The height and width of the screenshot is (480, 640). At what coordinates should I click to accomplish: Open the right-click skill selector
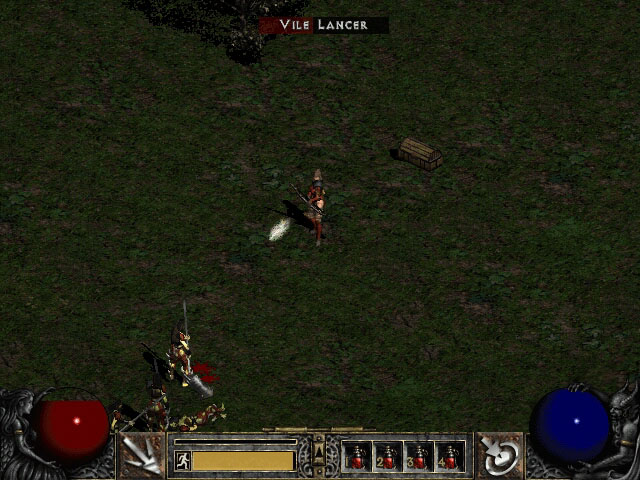click(499, 455)
